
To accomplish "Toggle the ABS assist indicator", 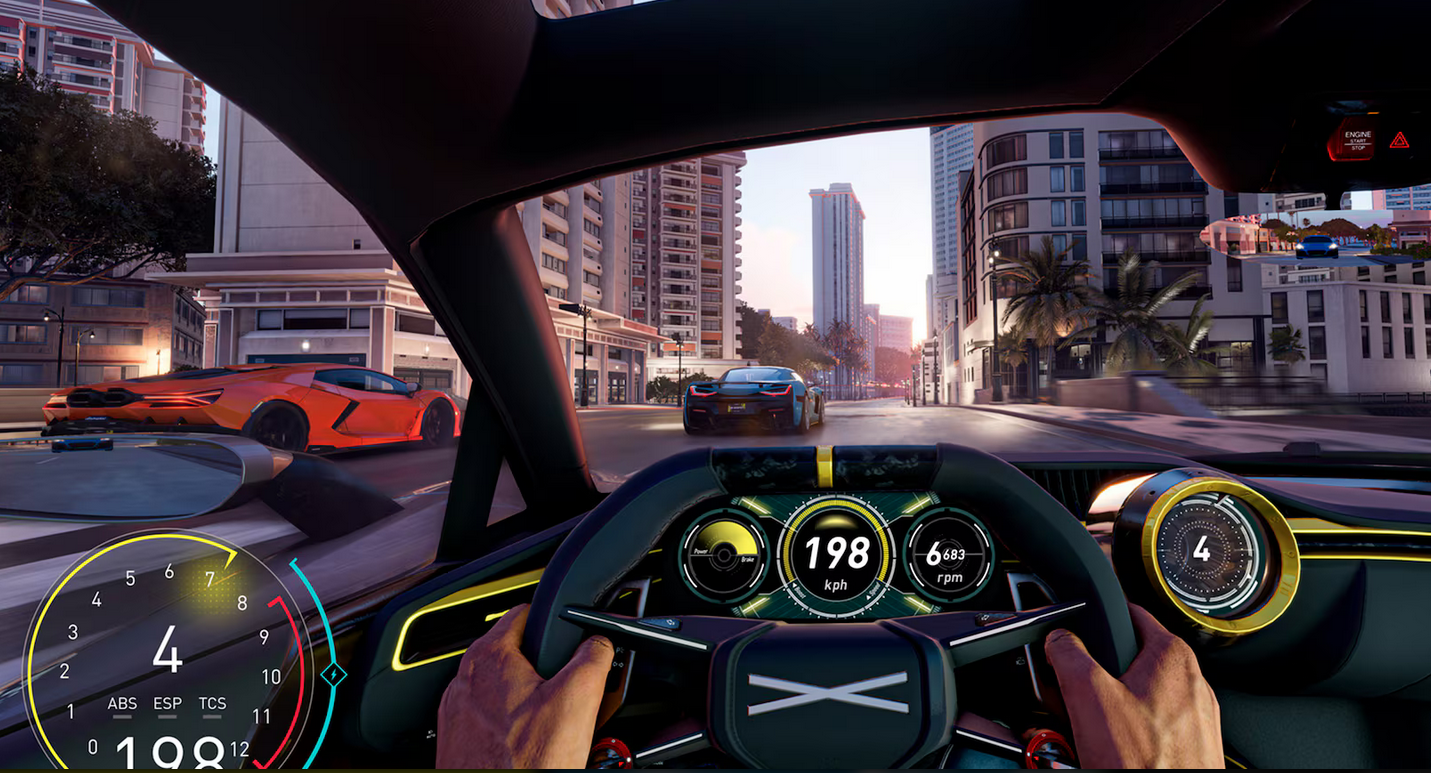I will click(x=122, y=706).
